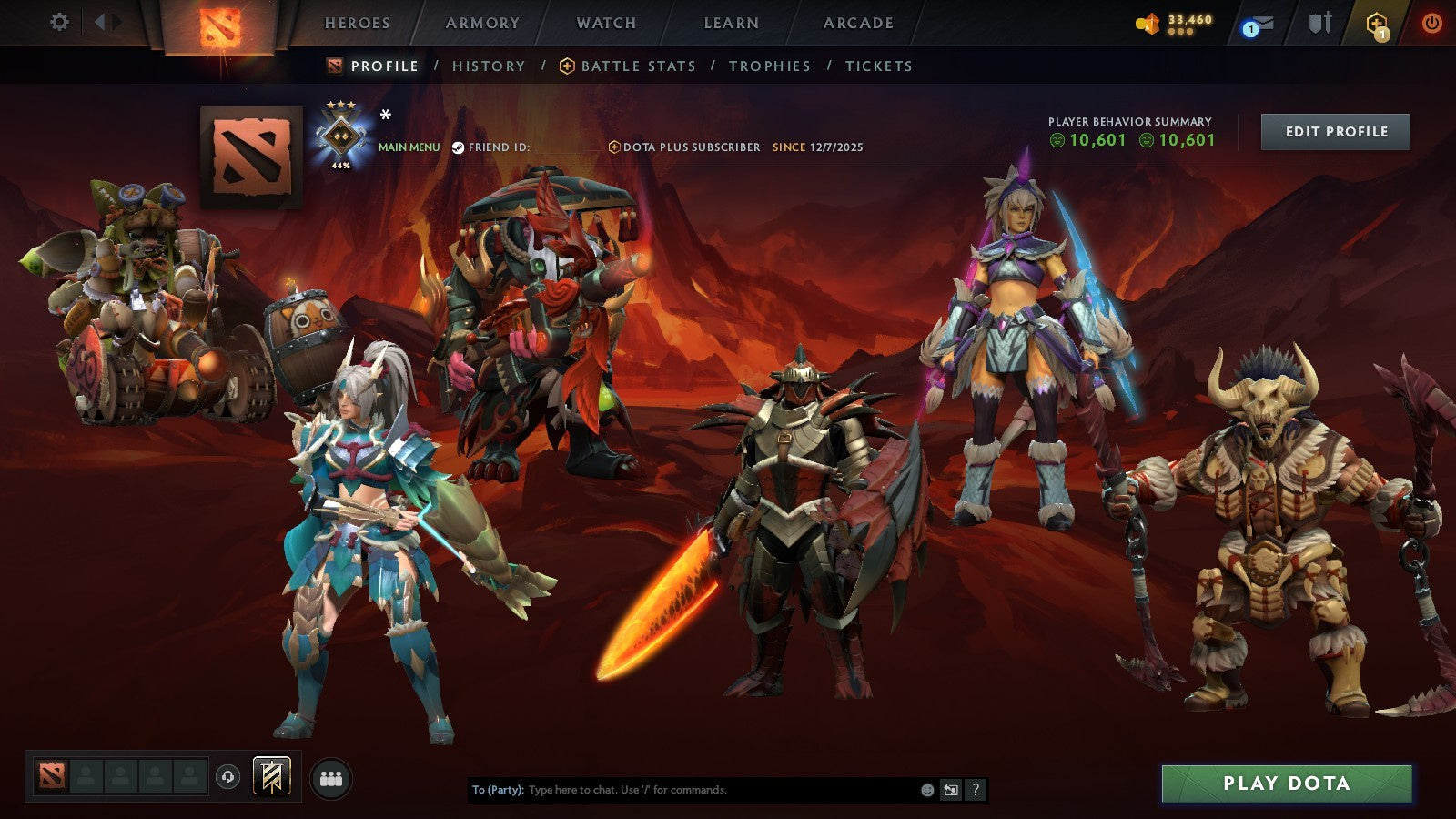Viewport: 1456px width, 819px height.
Task: Toggle voice chat with the headset icon
Action: 227,774
